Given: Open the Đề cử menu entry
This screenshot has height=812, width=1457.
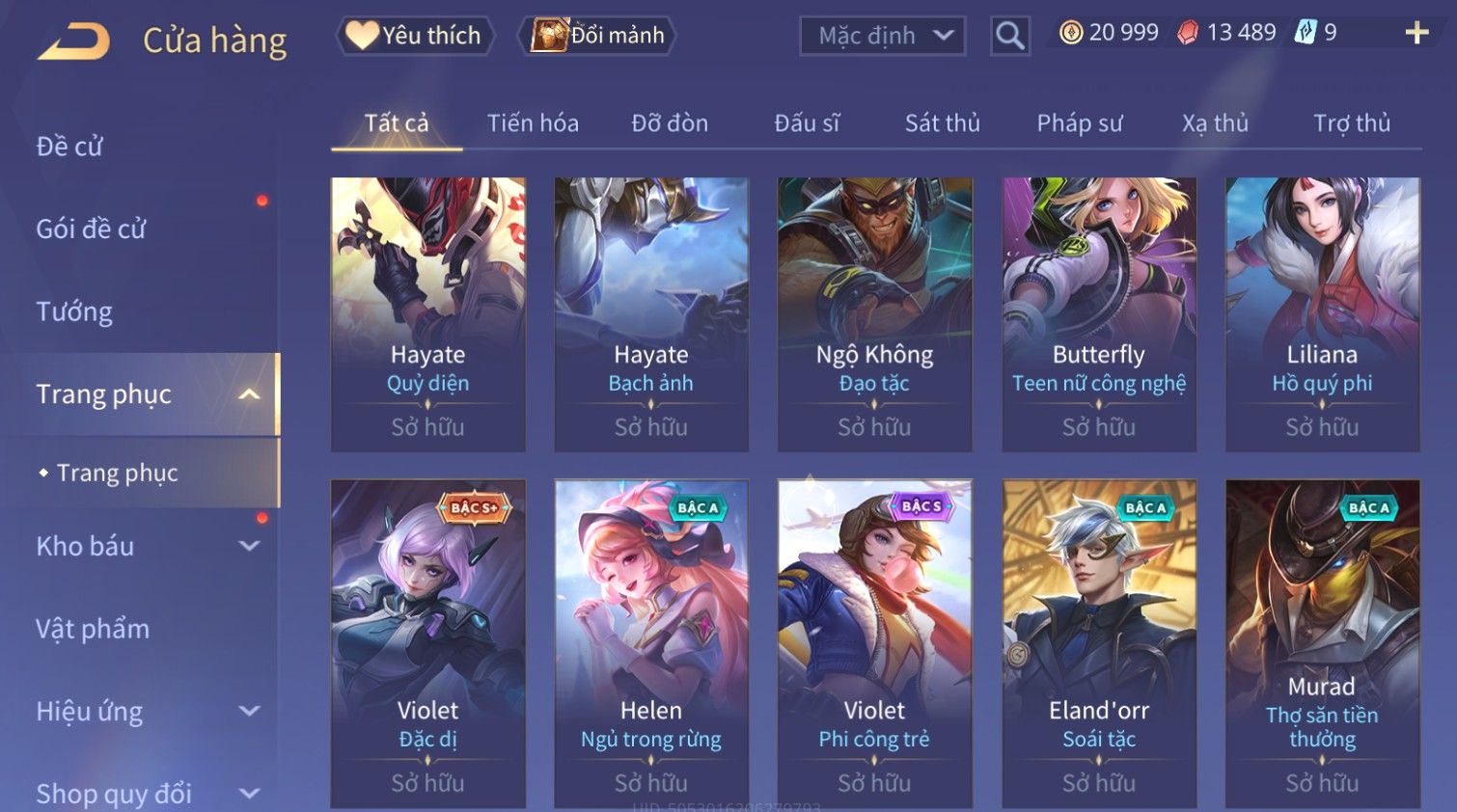Looking at the screenshot, I should (x=69, y=147).
